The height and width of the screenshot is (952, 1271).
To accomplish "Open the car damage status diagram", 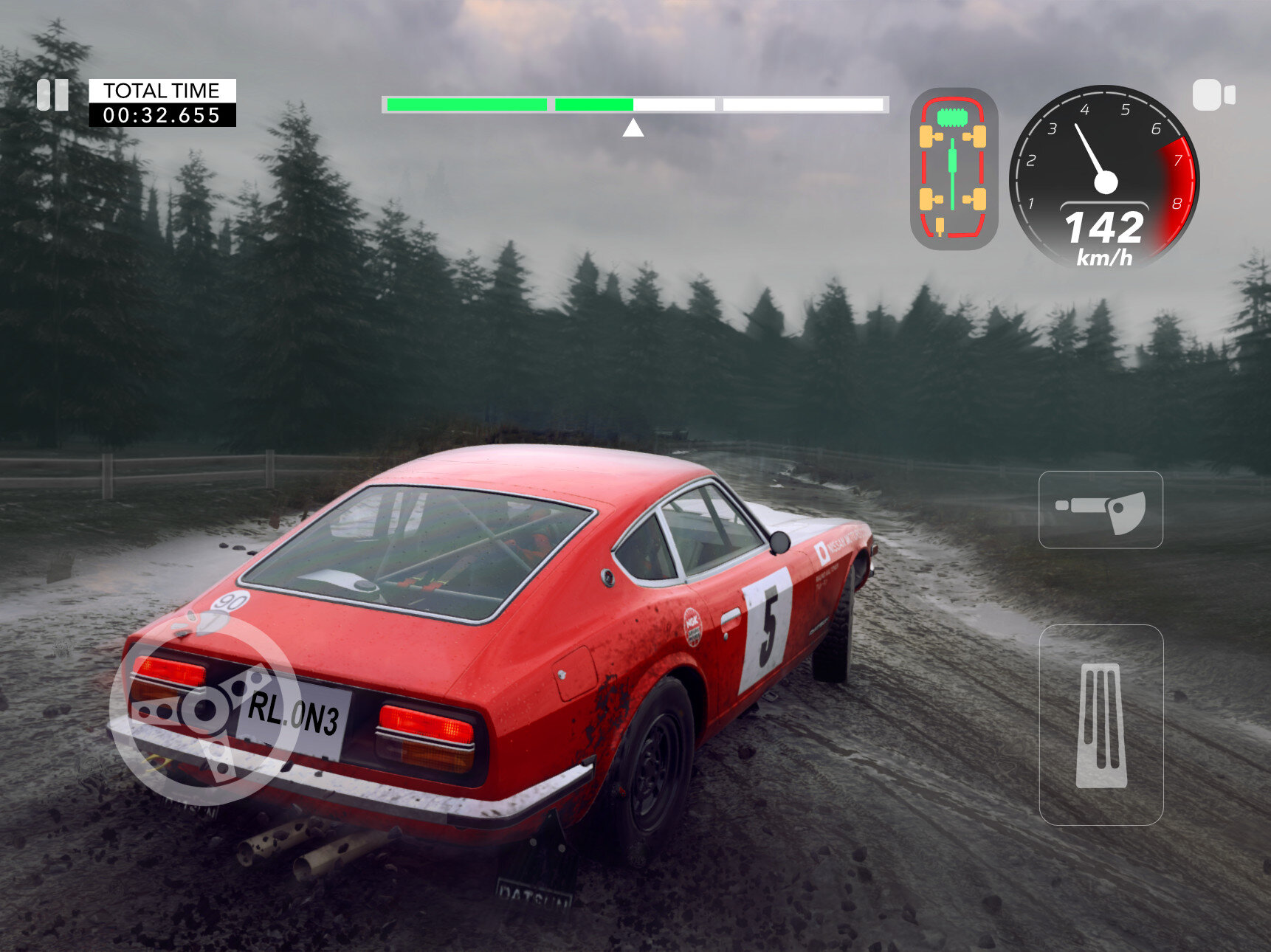I will click(x=954, y=168).
